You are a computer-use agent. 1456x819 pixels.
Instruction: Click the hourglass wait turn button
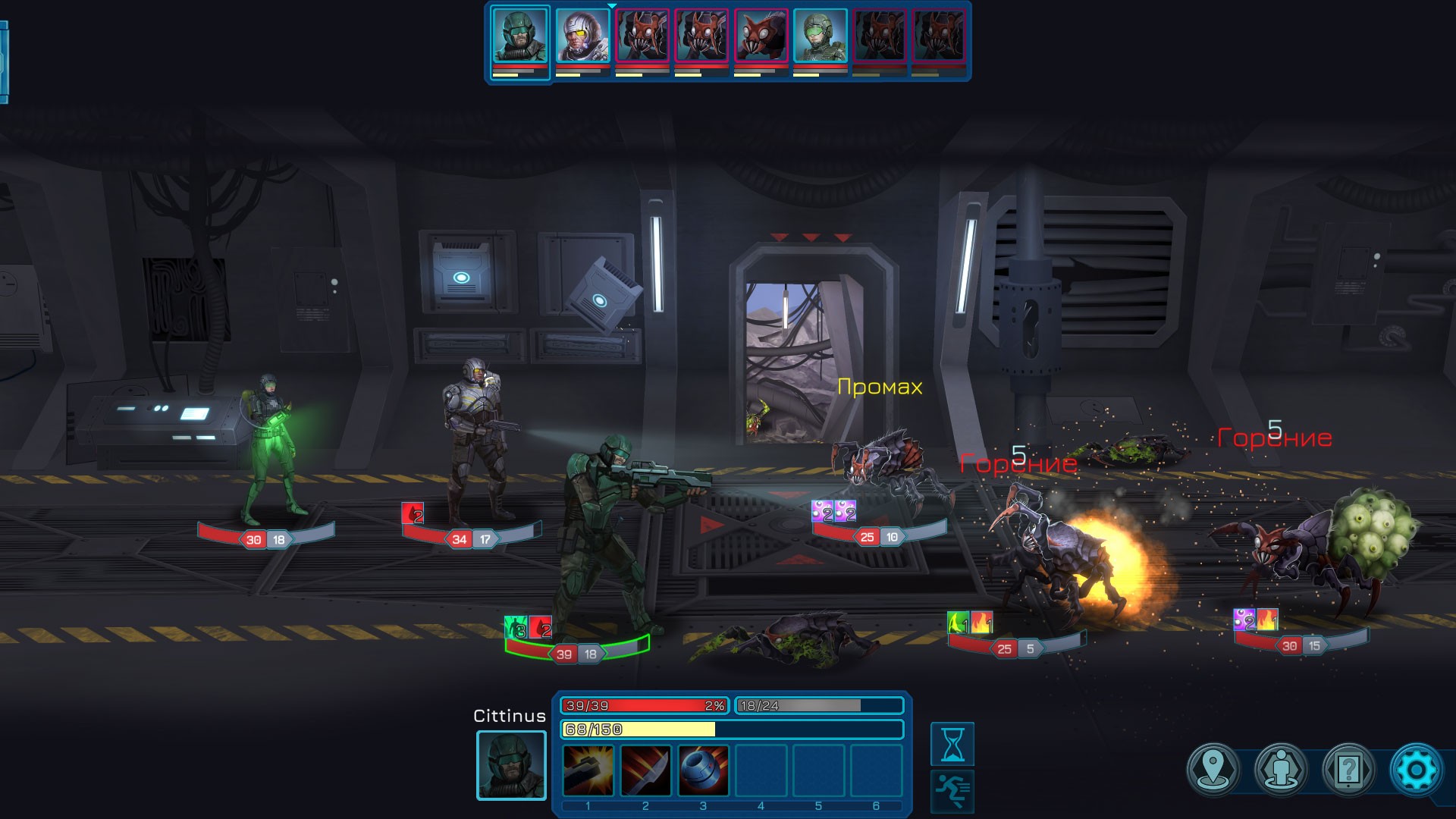pos(952,744)
